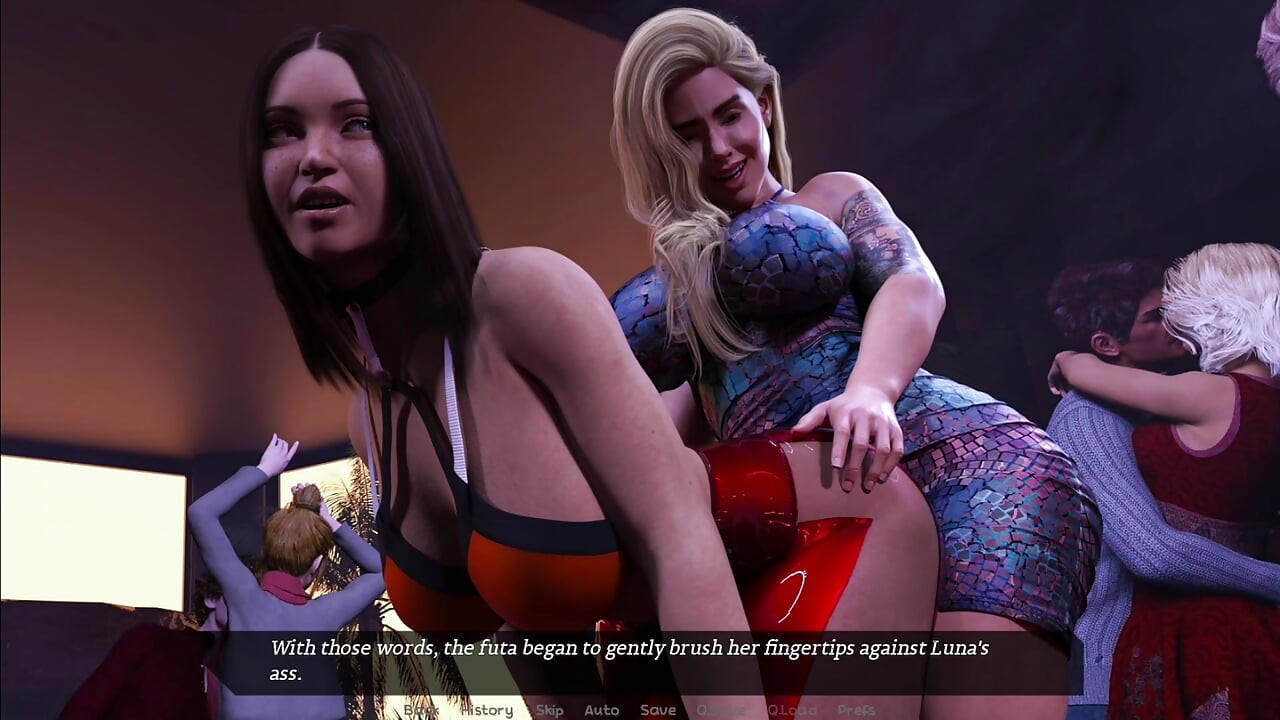This screenshot has height=720, width=1280.
Task: Click Save in the quick menu bar
Action: point(657,710)
